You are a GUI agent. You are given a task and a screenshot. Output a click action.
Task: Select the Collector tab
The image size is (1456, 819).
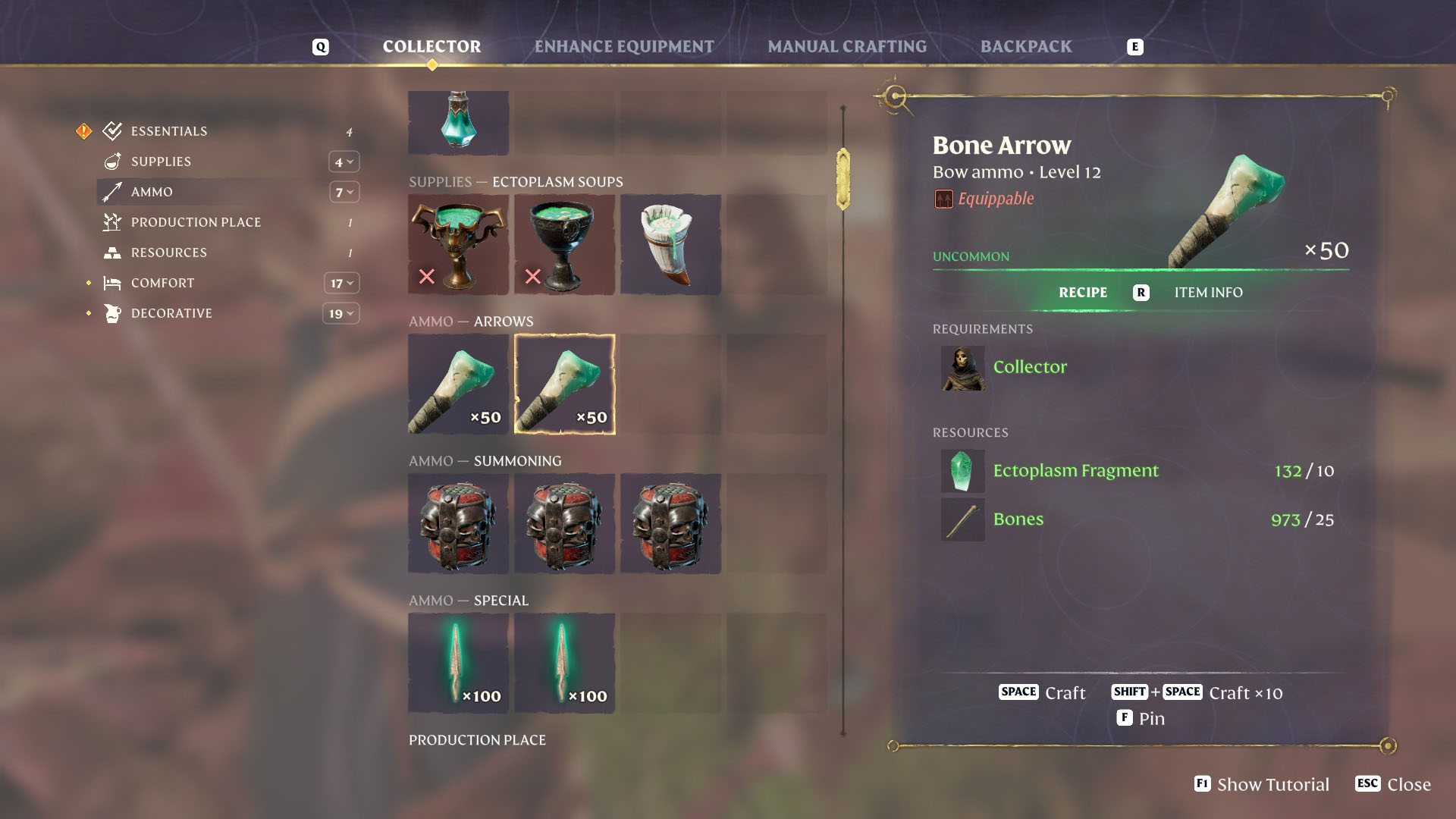point(431,47)
